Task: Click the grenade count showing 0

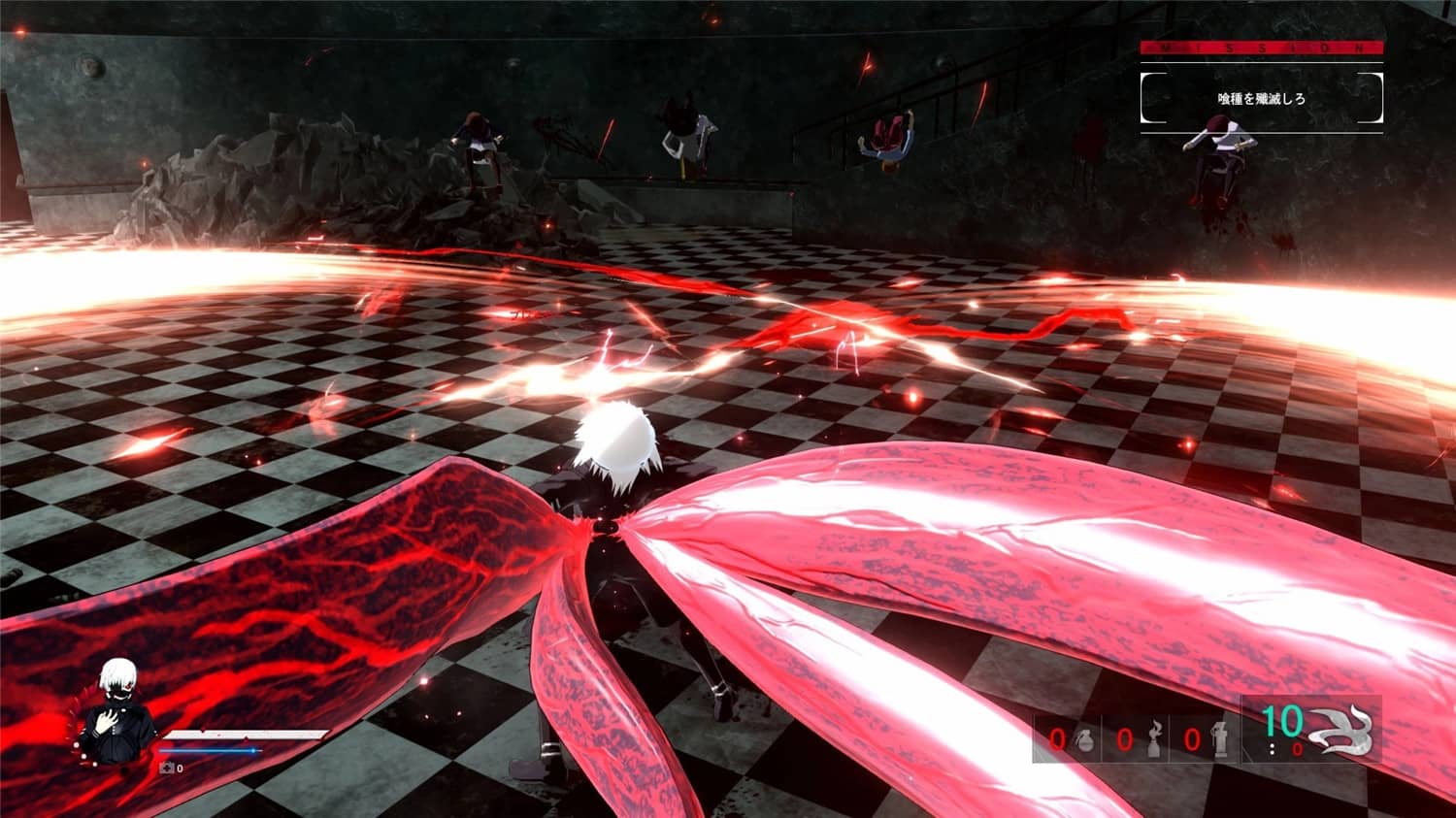Action: pyautogui.click(x=1057, y=738)
